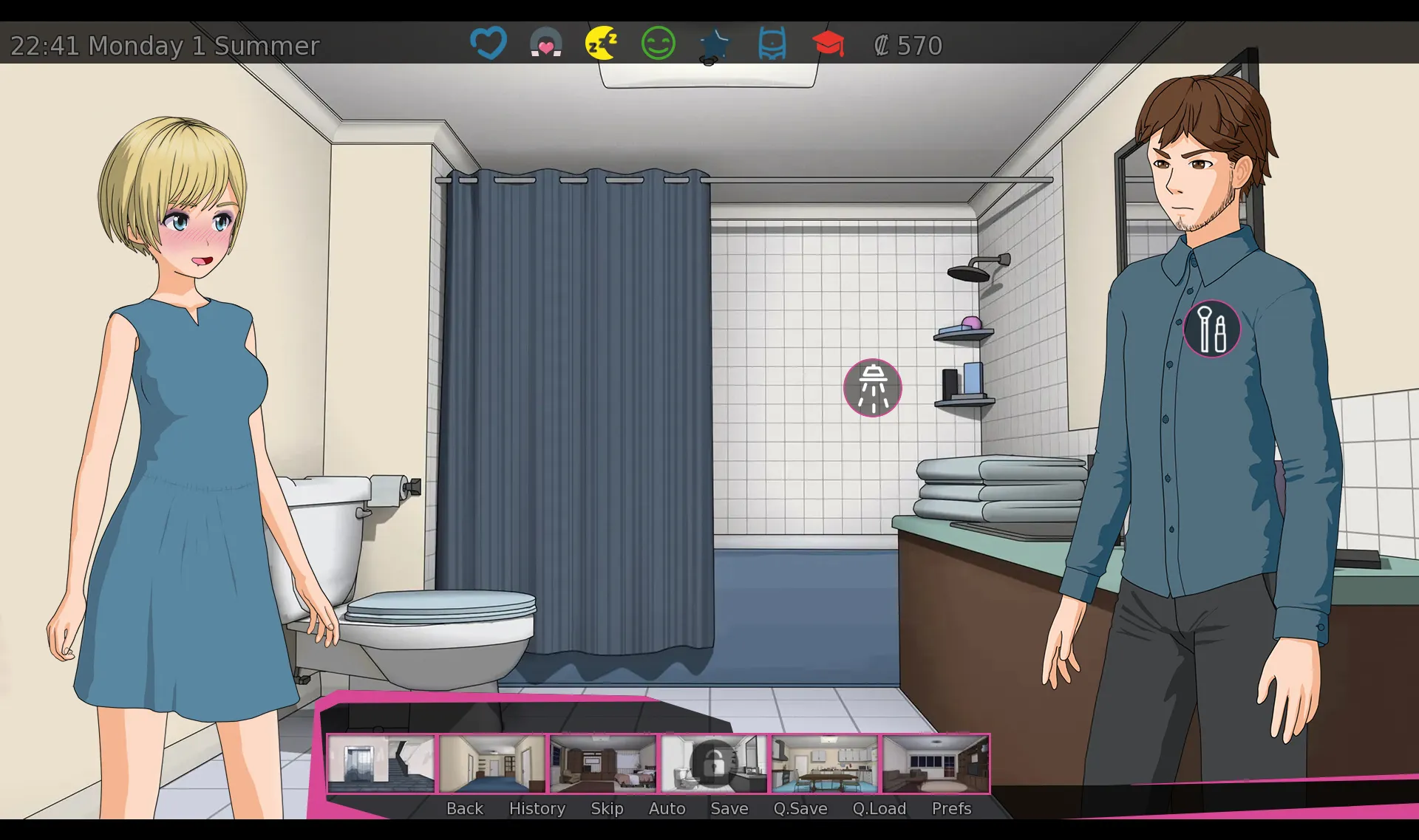Select the green smiley mood icon
The width and height of the screenshot is (1419, 840).
(x=658, y=43)
